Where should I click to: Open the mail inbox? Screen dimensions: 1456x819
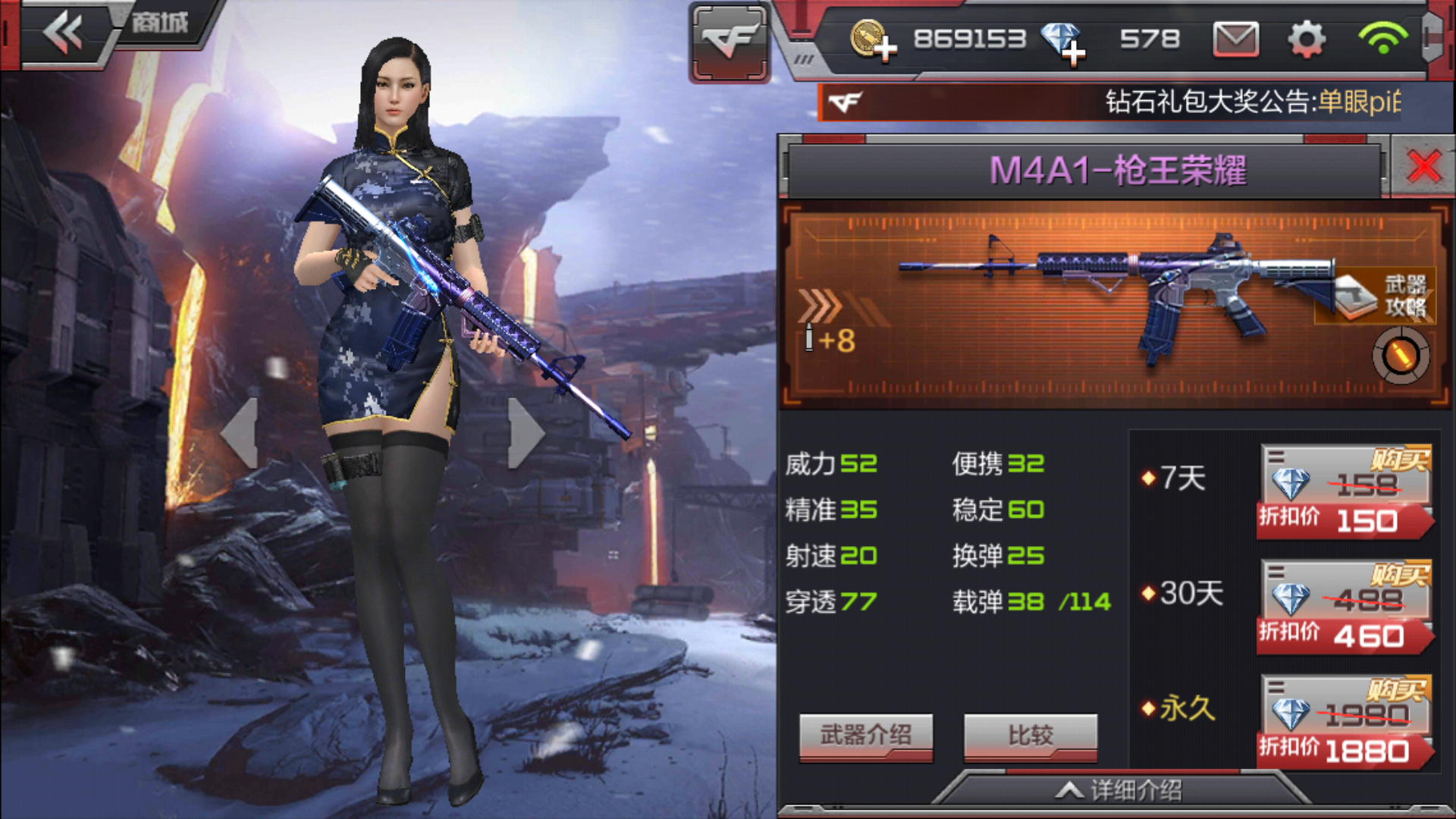1235,39
